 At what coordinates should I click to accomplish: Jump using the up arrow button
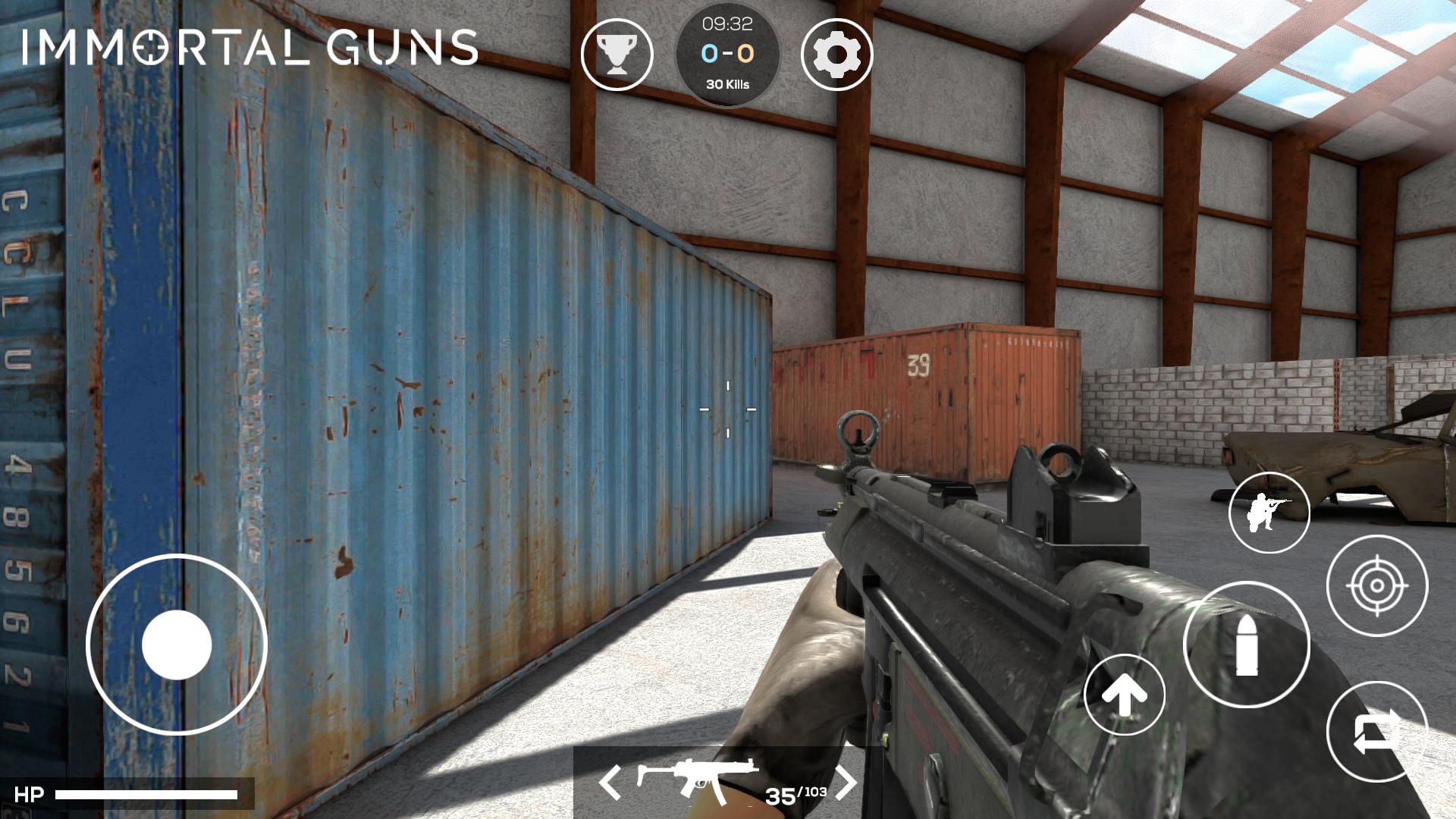coord(1124,695)
